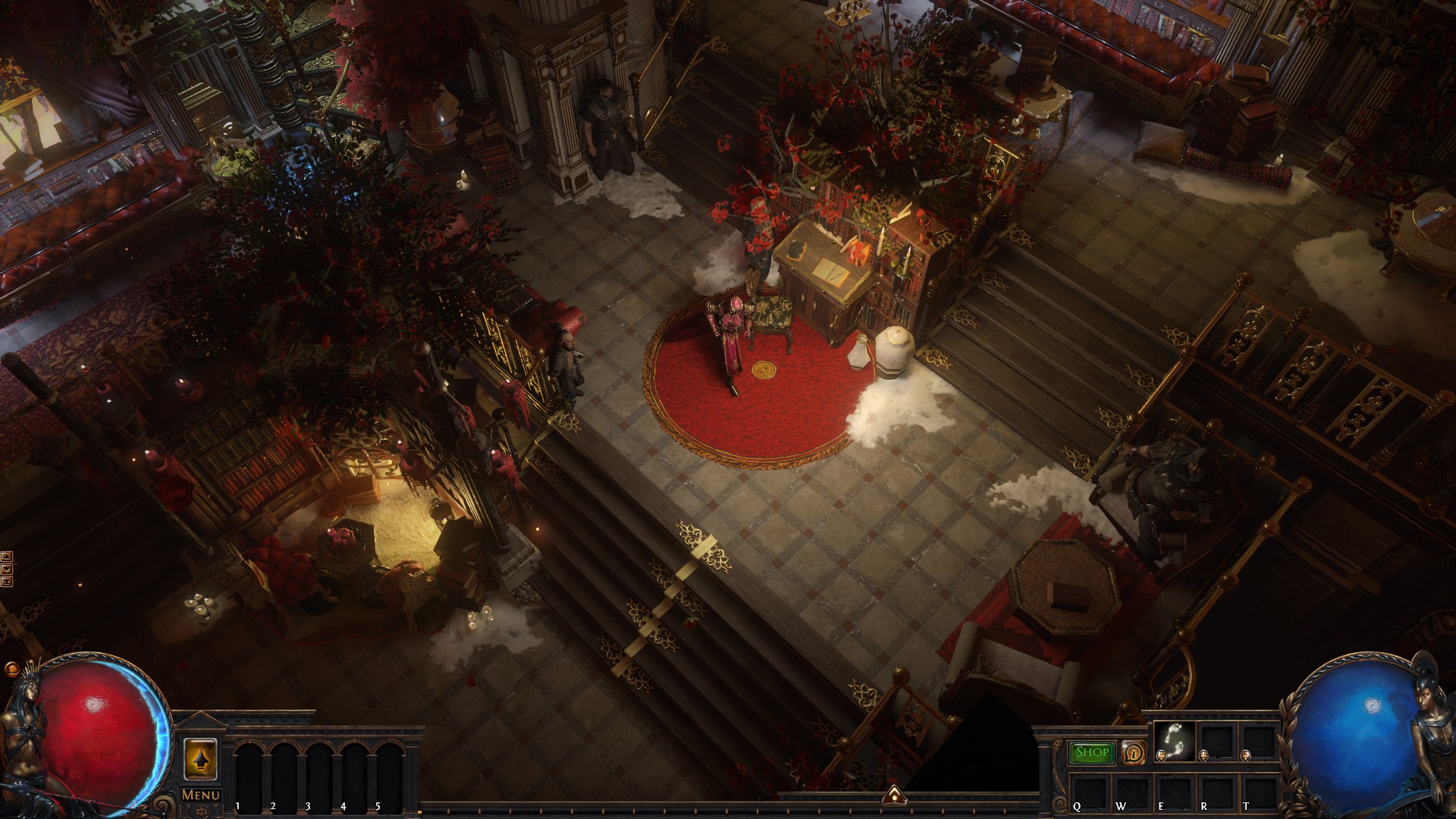Open the Menu button
The width and height of the screenshot is (1456, 819).
[x=201, y=795]
